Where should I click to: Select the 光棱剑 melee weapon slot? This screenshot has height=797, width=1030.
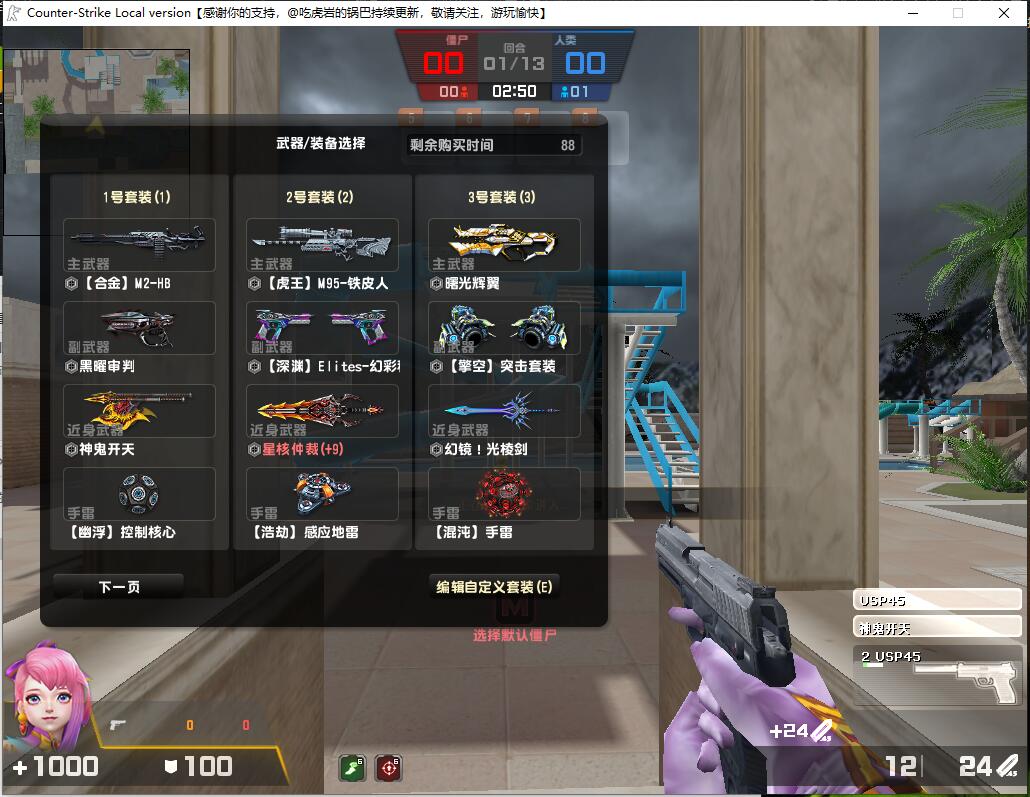pyautogui.click(x=504, y=411)
